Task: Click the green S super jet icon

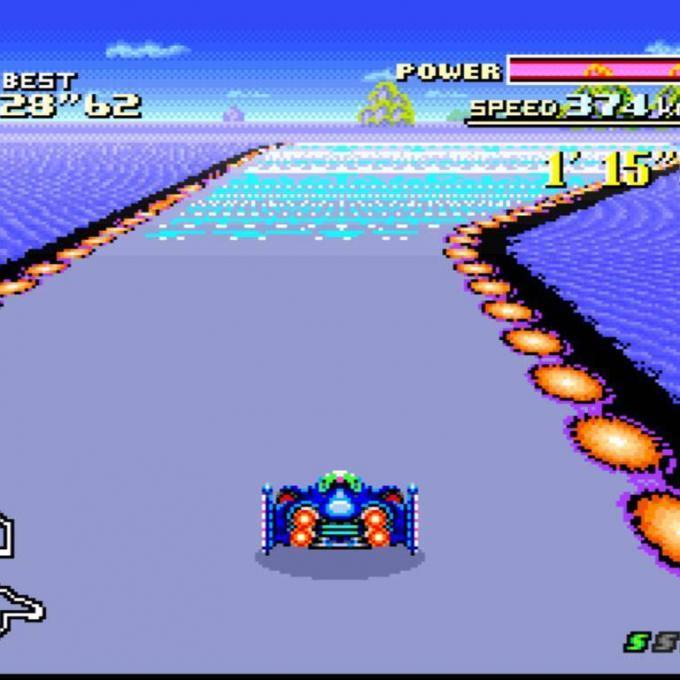Action: pyautogui.click(x=636, y=643)
